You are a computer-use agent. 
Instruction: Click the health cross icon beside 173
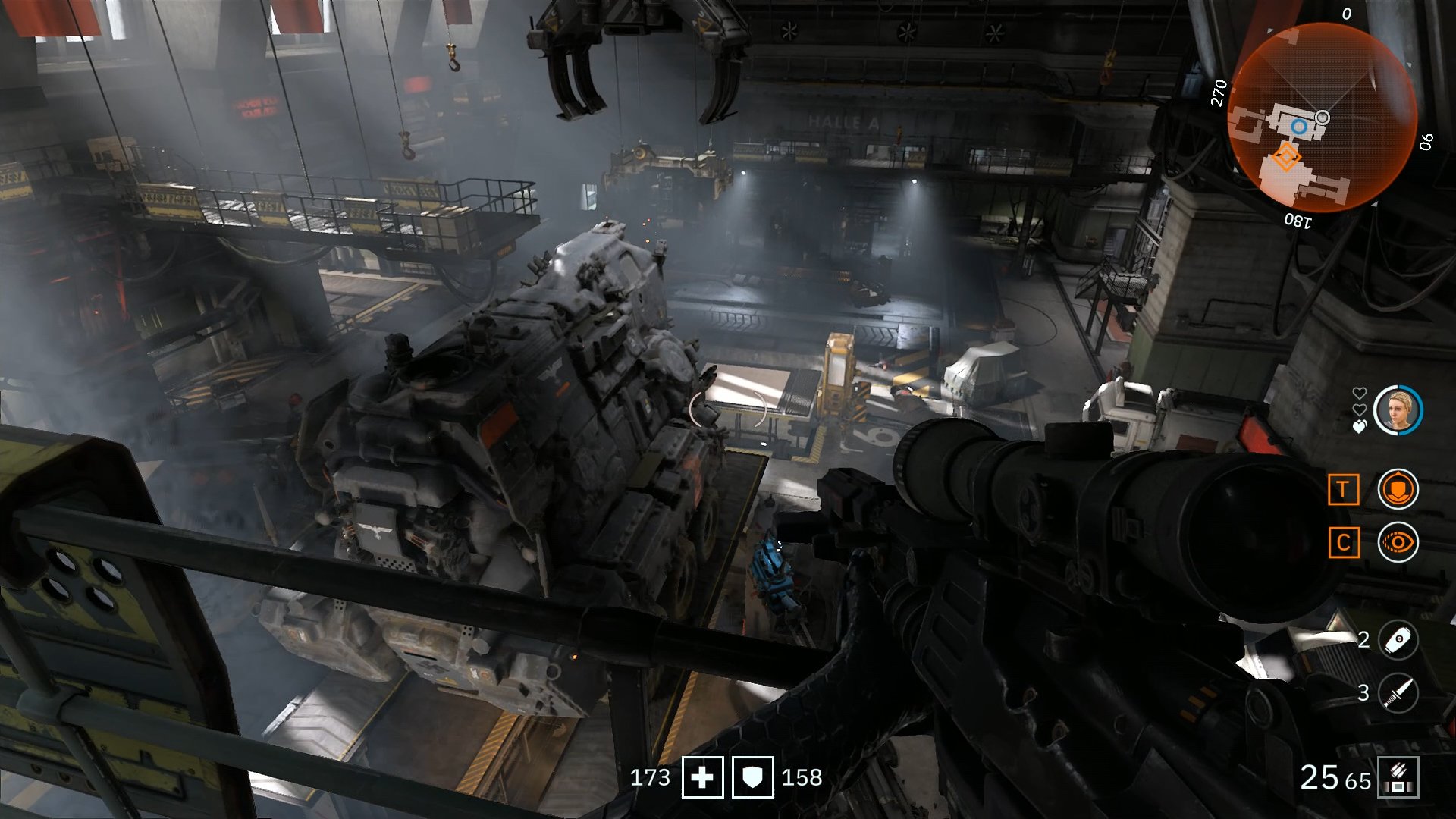702,777
